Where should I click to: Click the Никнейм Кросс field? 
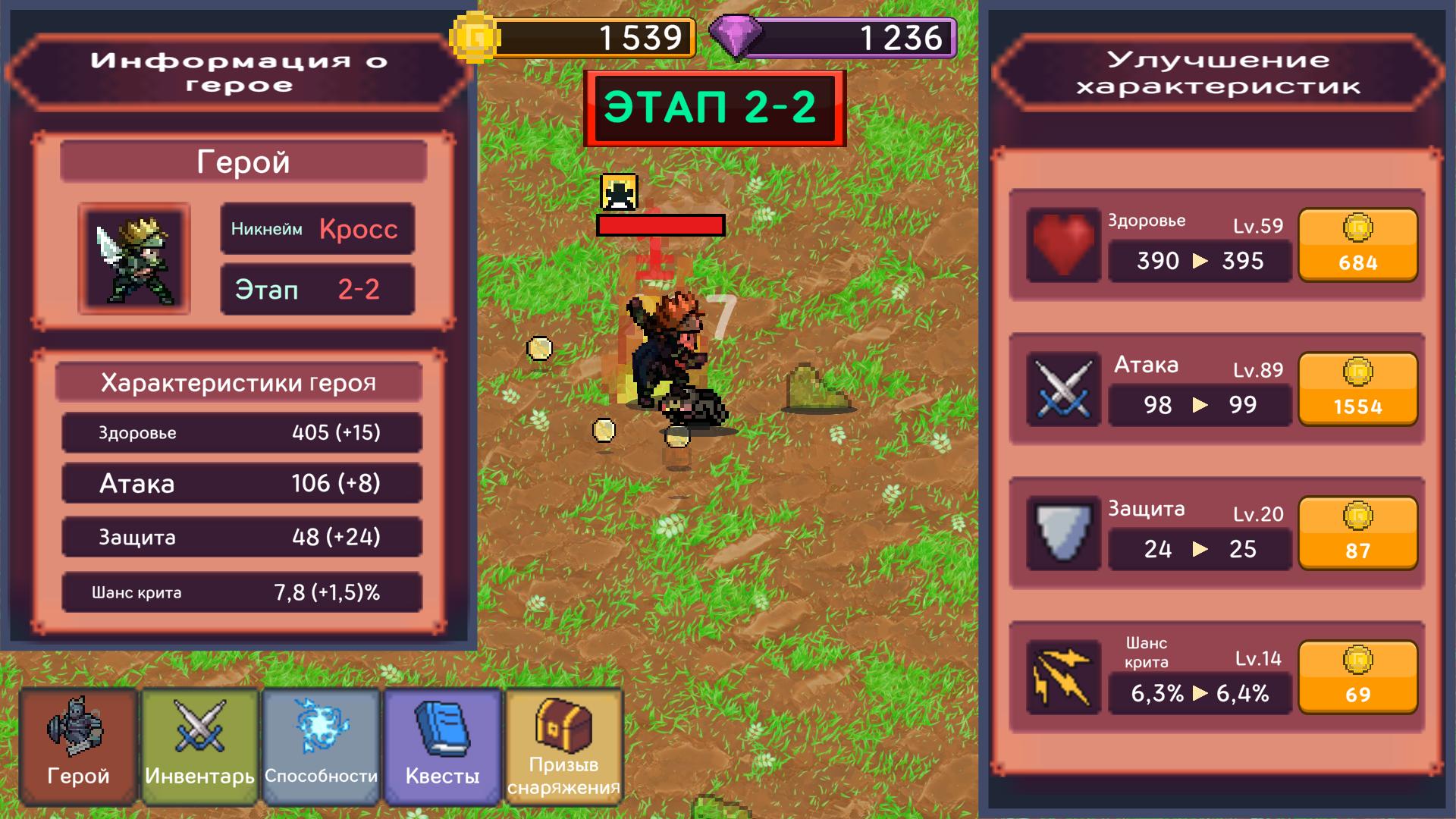coord(316,228)
